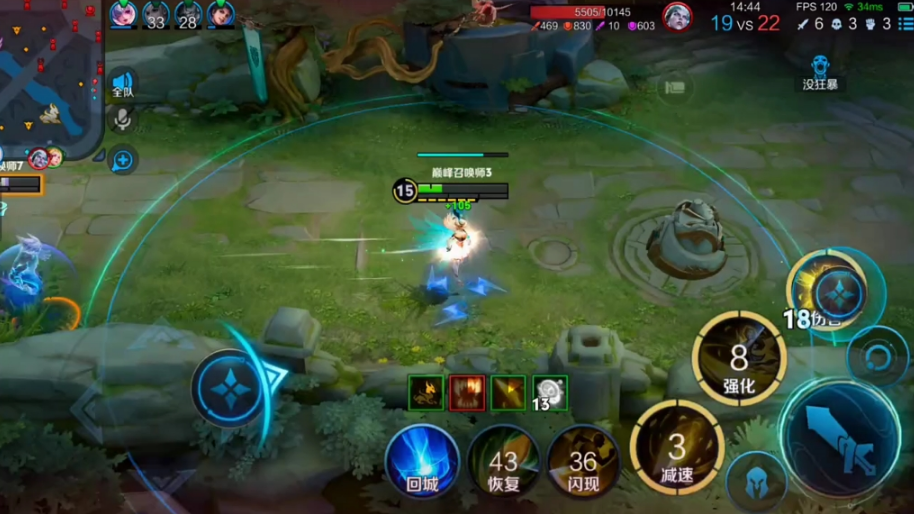Viewport: 914px width, 514px height.
Task: Click the minimap
Action: click(48, 75)
